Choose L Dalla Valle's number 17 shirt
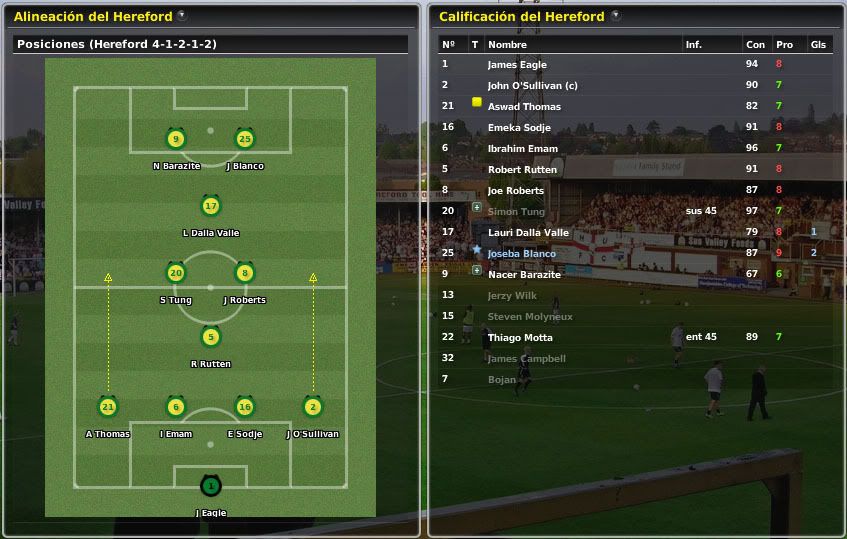The width and height of the screenshot is (847, 539). tap(210, 207)
